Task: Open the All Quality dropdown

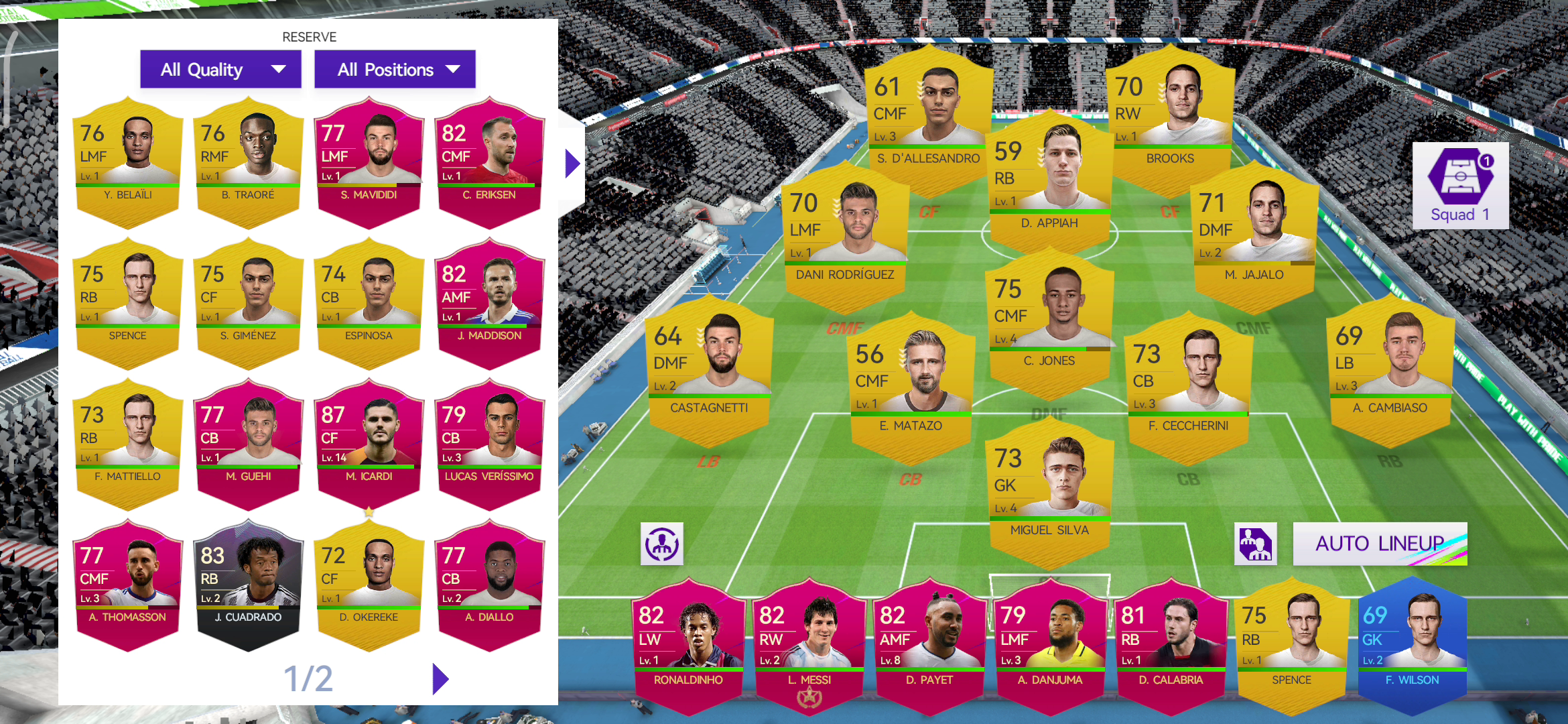Action: (x=220, y=68)
